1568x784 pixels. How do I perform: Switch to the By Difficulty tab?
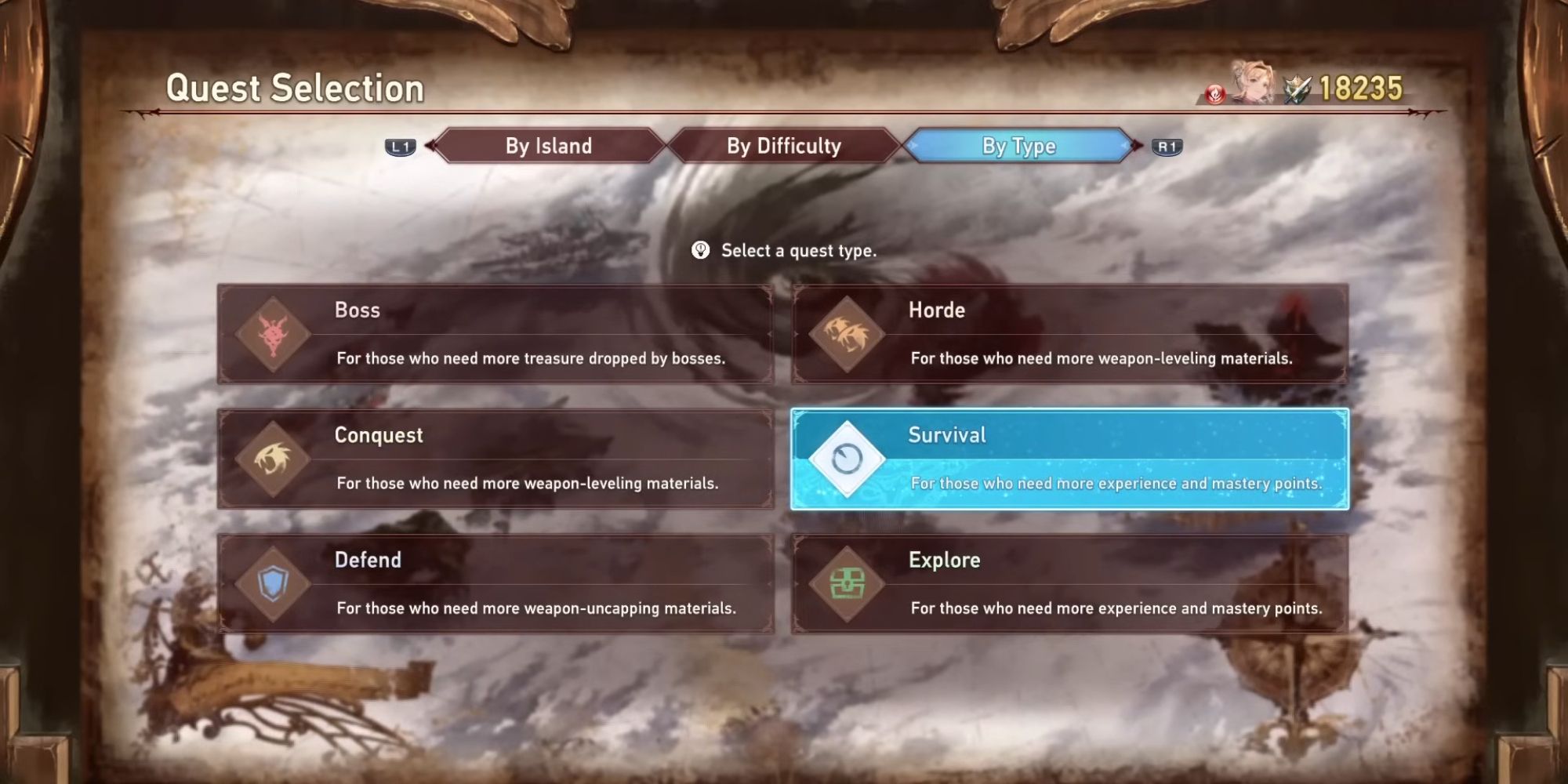tap(785, 146)
